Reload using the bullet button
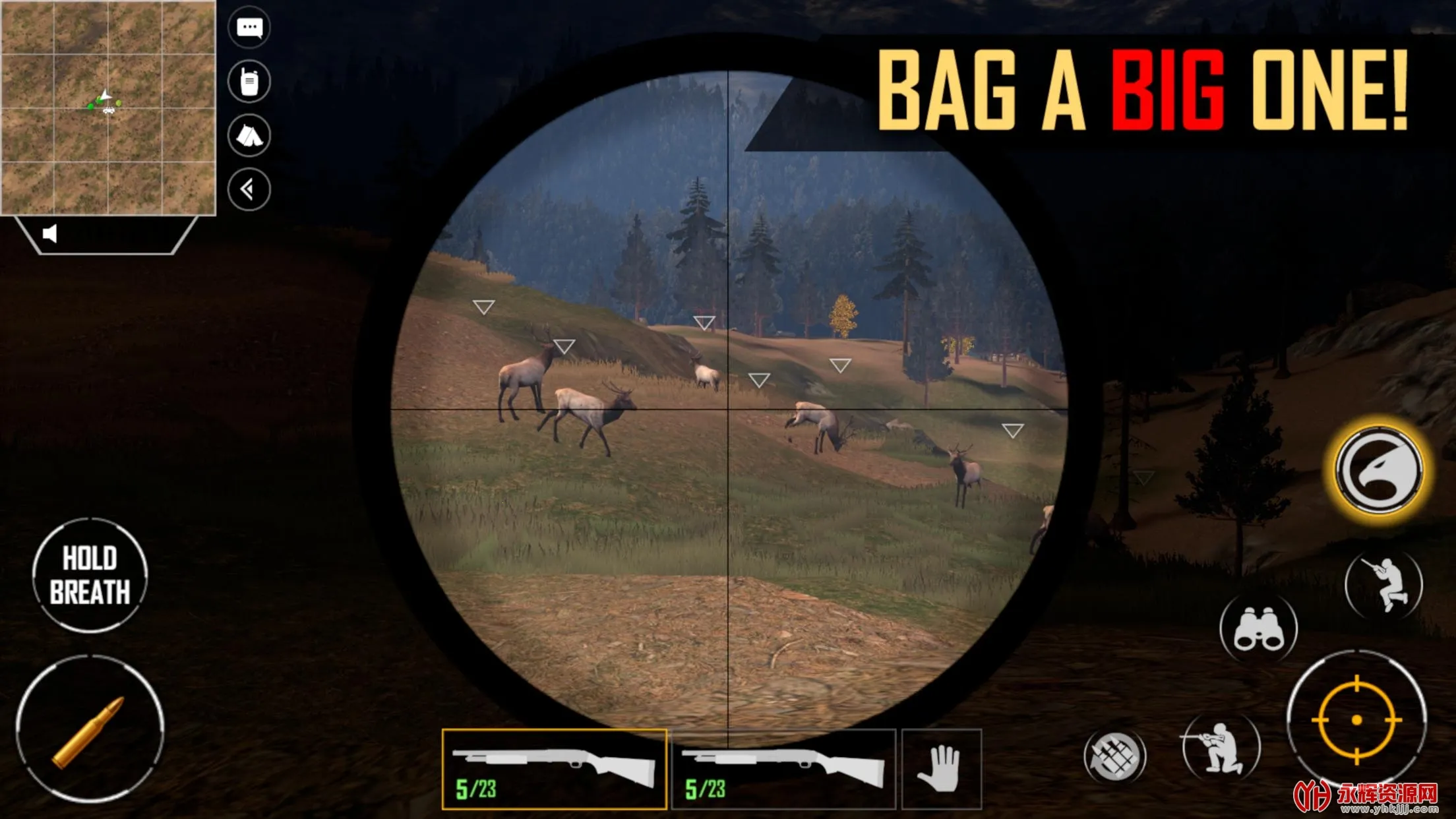 (90, 727)
